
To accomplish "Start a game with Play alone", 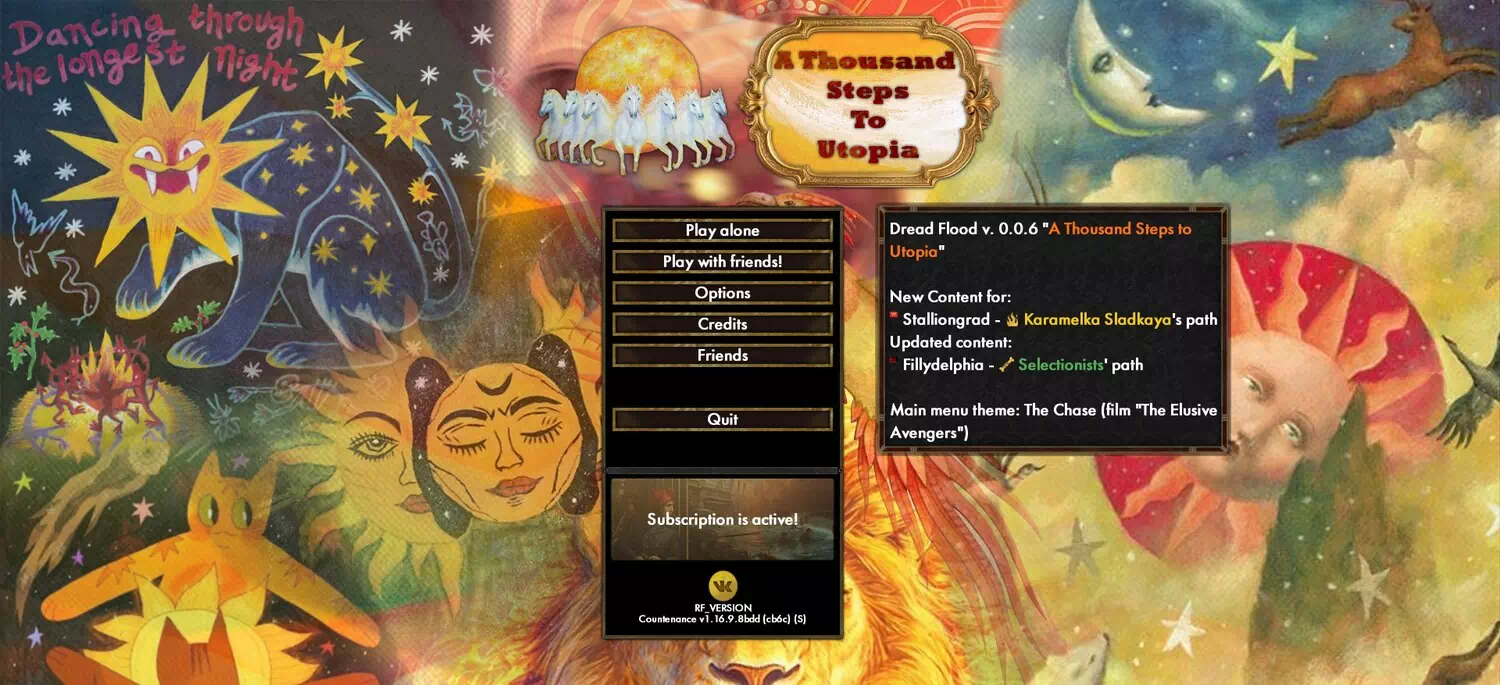I will point(722,230).
